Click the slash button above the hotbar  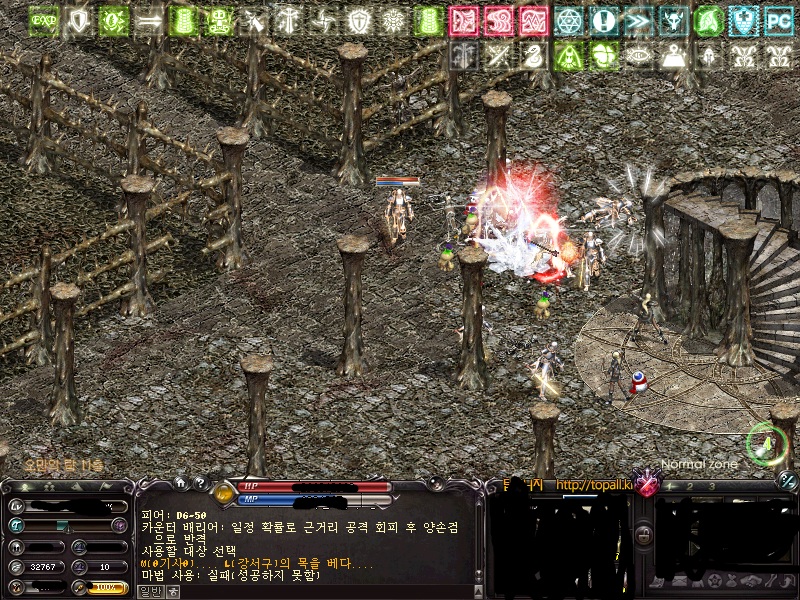(x=787, y=481)
